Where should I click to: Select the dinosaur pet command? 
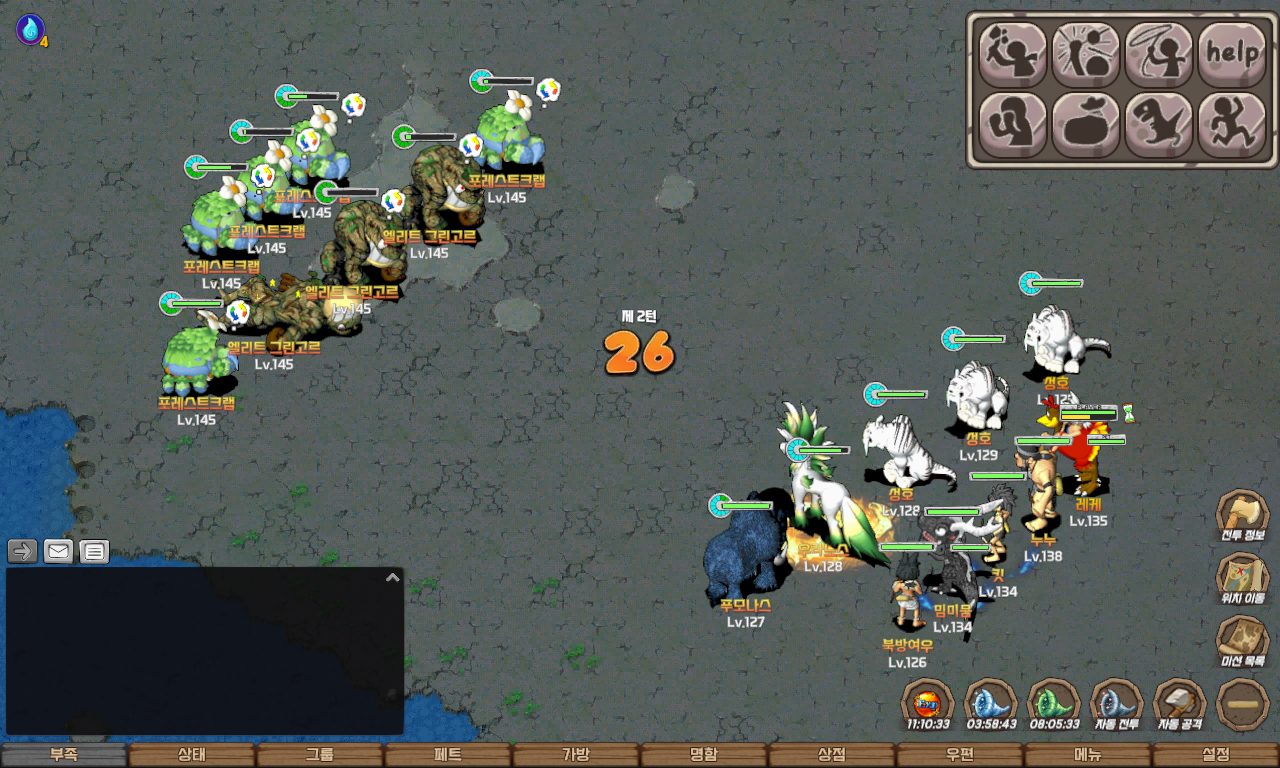[x=1159, y=125]
